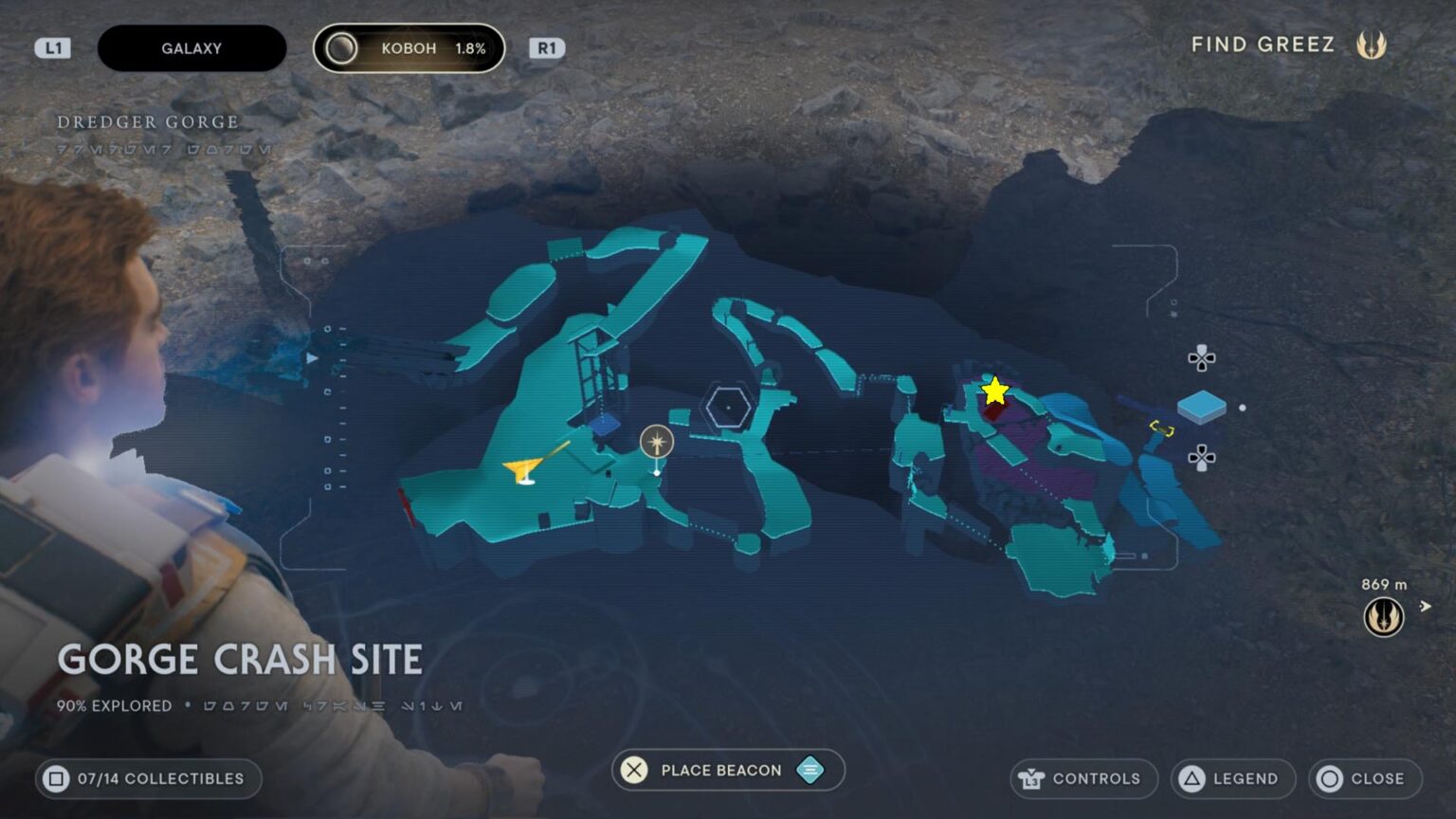1456x819 pixels.
Task: Click the yellow bracket rift marker
Action: (1161, 428)
